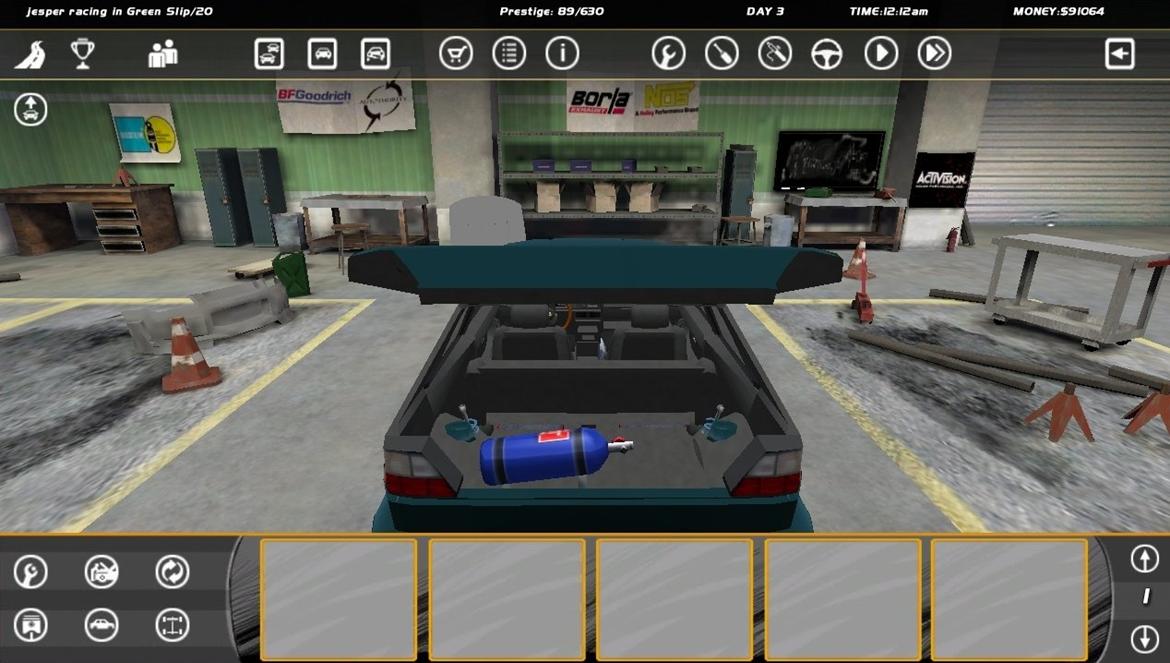Open the chassis and axle parts category
This screenshot has width=1170, height=663.
click(172, 625)
